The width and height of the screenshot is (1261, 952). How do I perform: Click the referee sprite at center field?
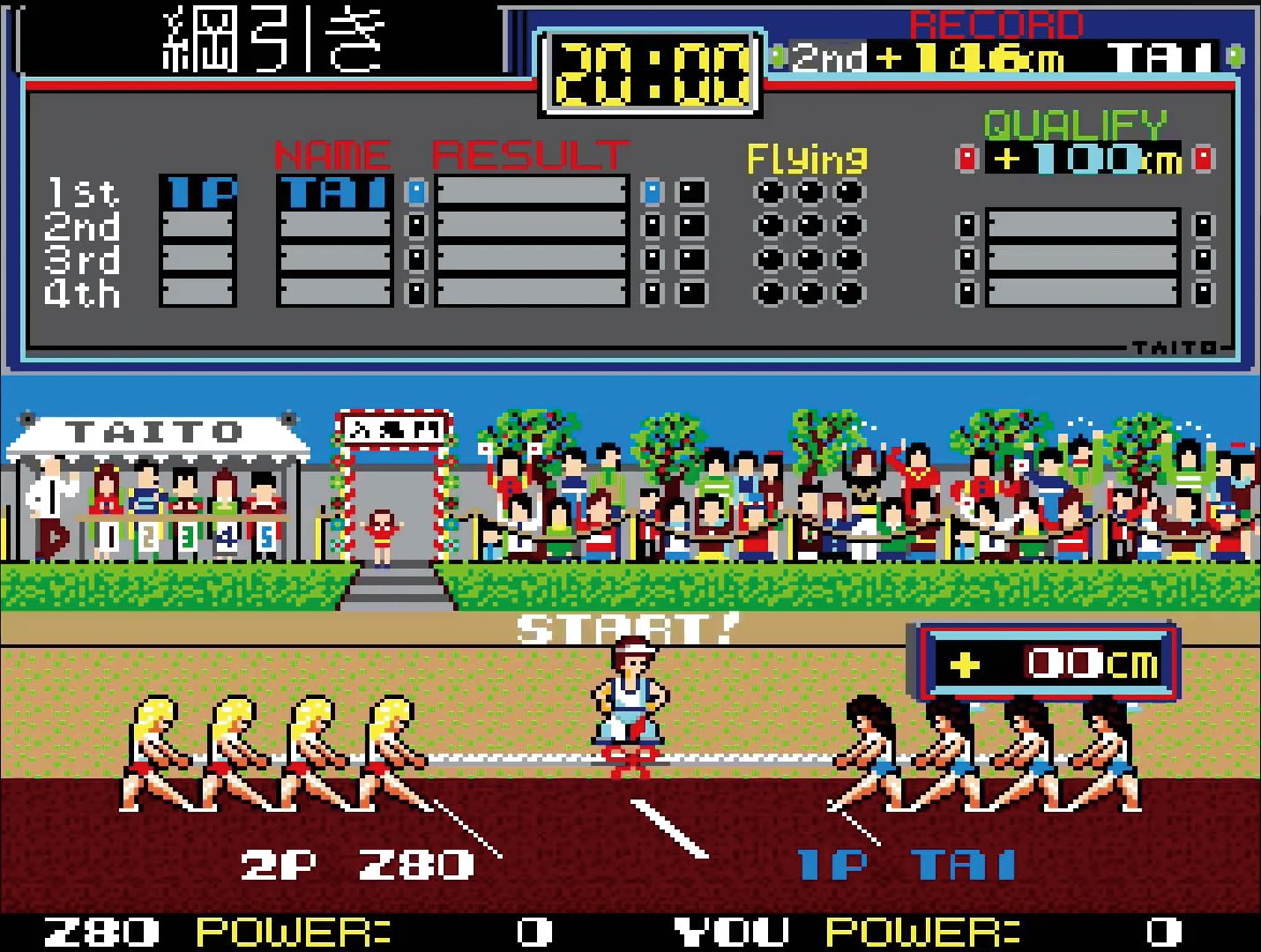tap(630, 696)
